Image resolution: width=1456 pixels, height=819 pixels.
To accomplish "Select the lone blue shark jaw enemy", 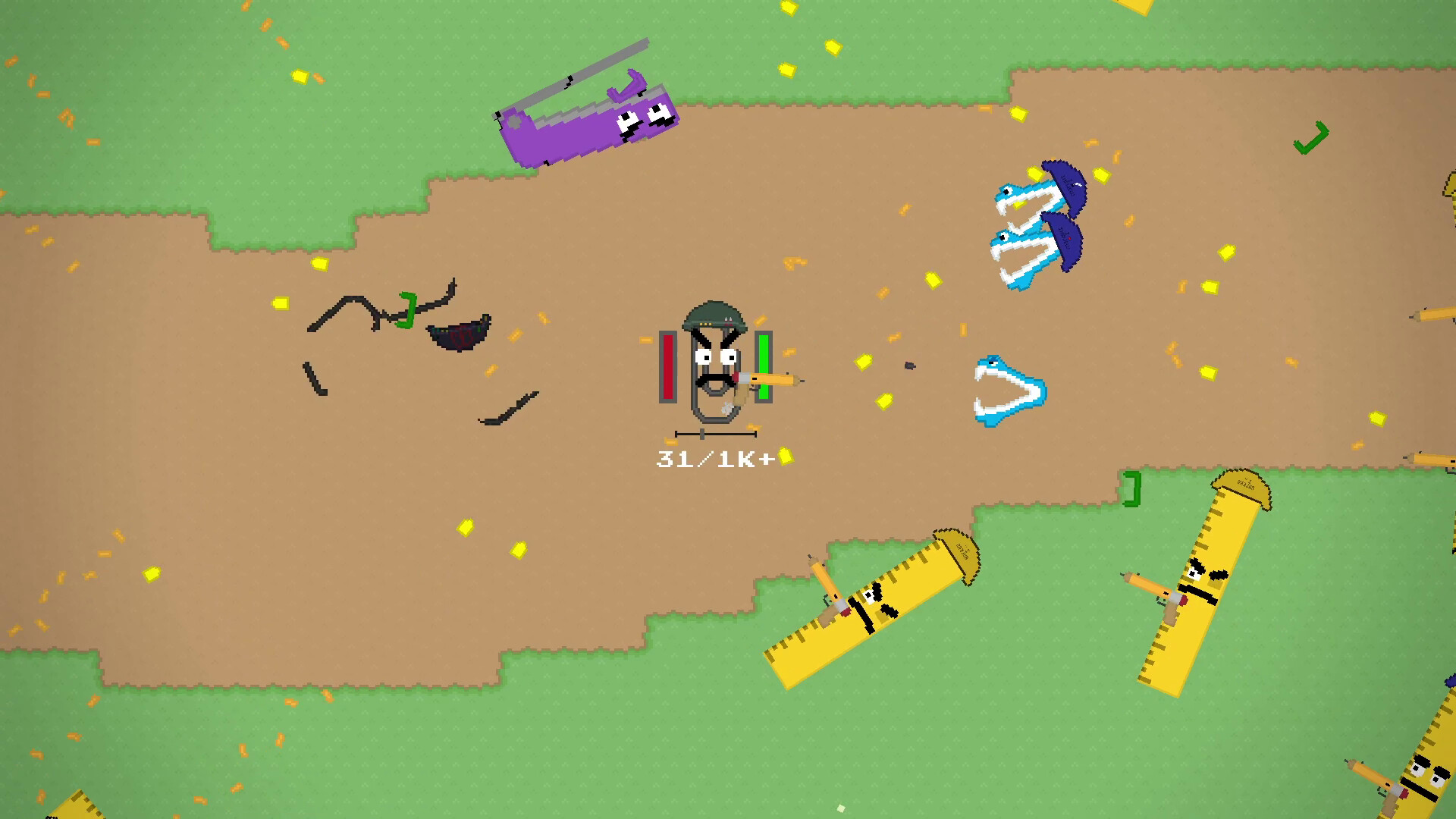I will pos(1001,387).
